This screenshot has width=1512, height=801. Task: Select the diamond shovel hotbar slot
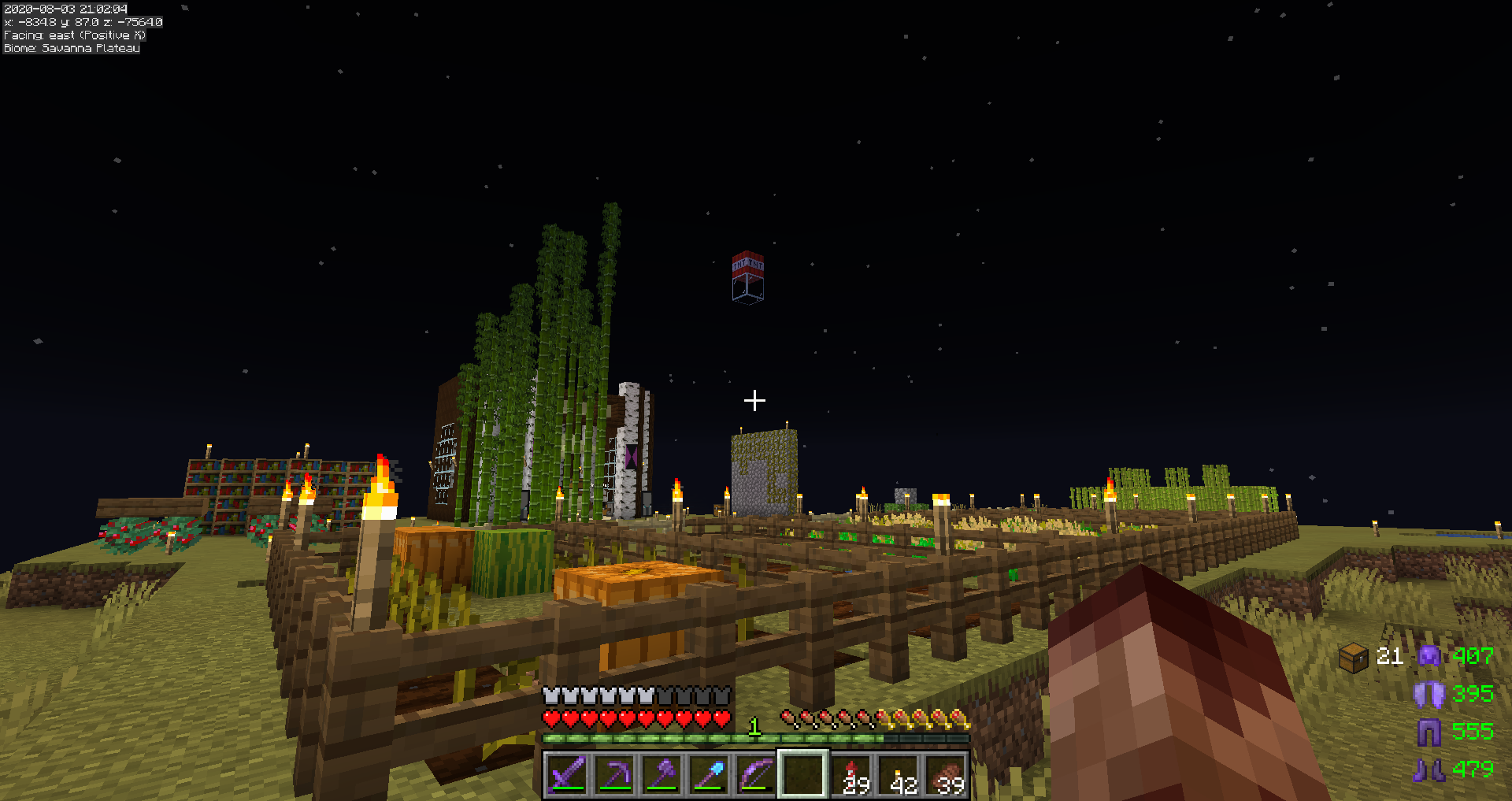(x=709, y=774)
